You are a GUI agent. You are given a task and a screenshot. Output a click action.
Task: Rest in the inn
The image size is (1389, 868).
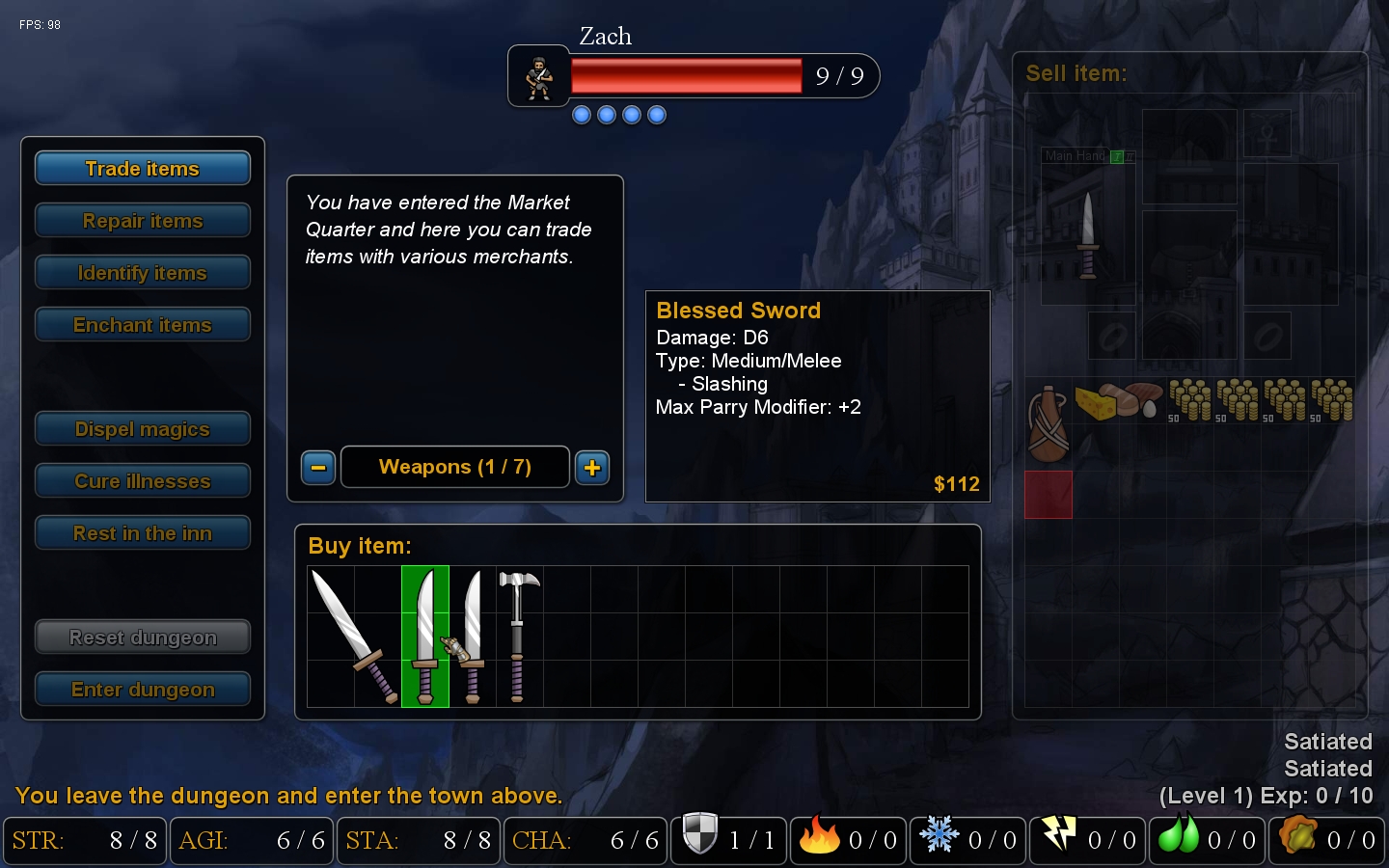coord(143,533)
